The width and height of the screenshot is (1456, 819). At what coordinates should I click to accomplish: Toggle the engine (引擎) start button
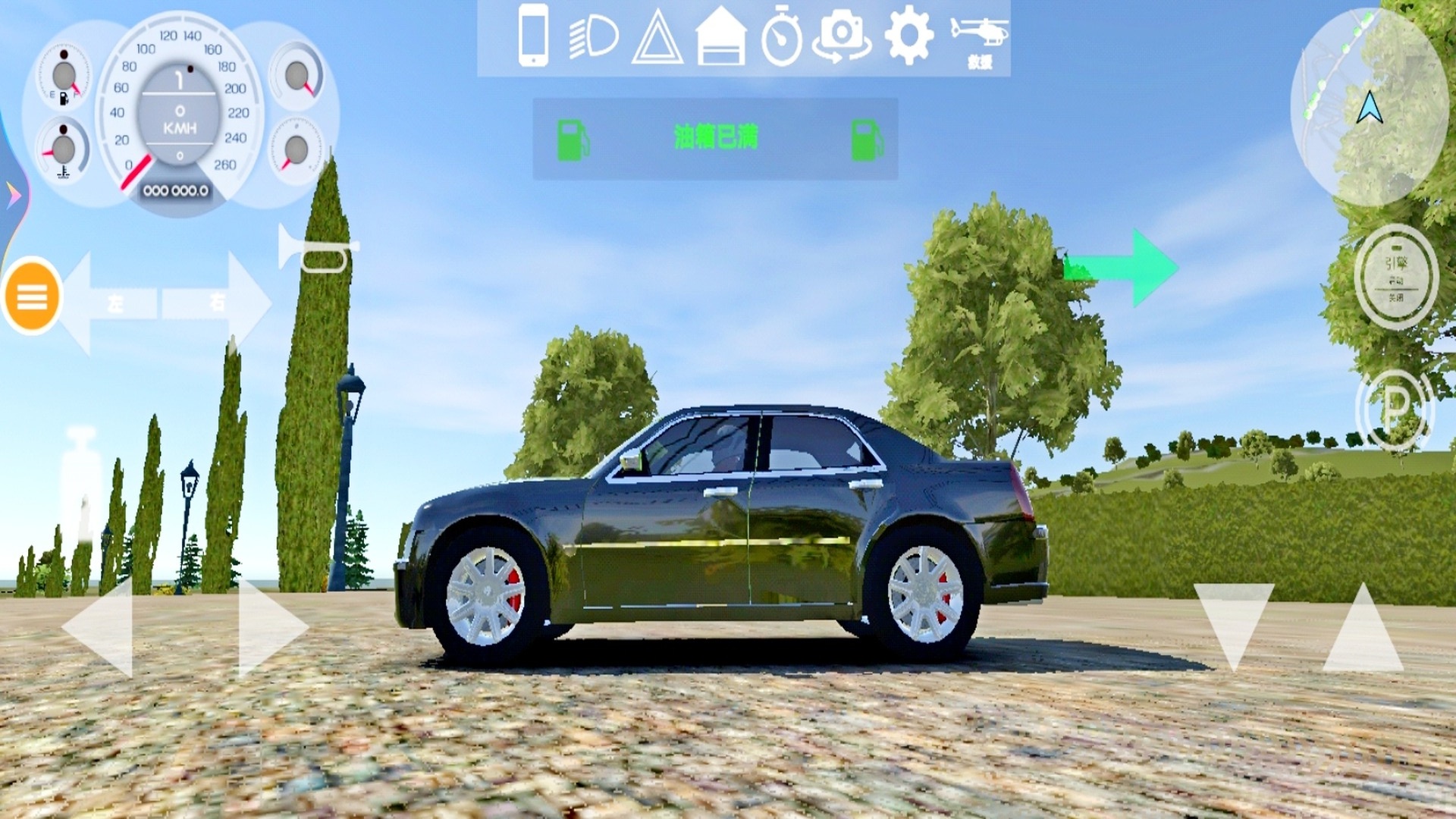[1395, 277]
